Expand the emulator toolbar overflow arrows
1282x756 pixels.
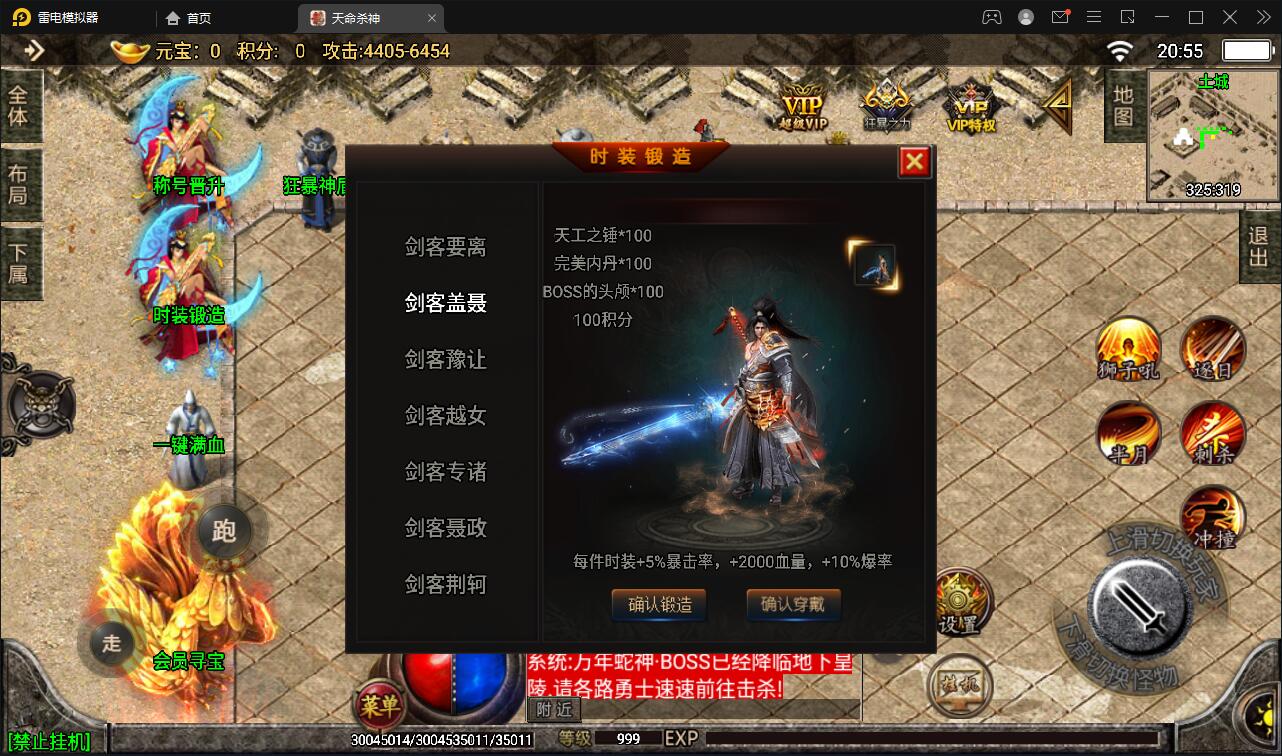1262,17
